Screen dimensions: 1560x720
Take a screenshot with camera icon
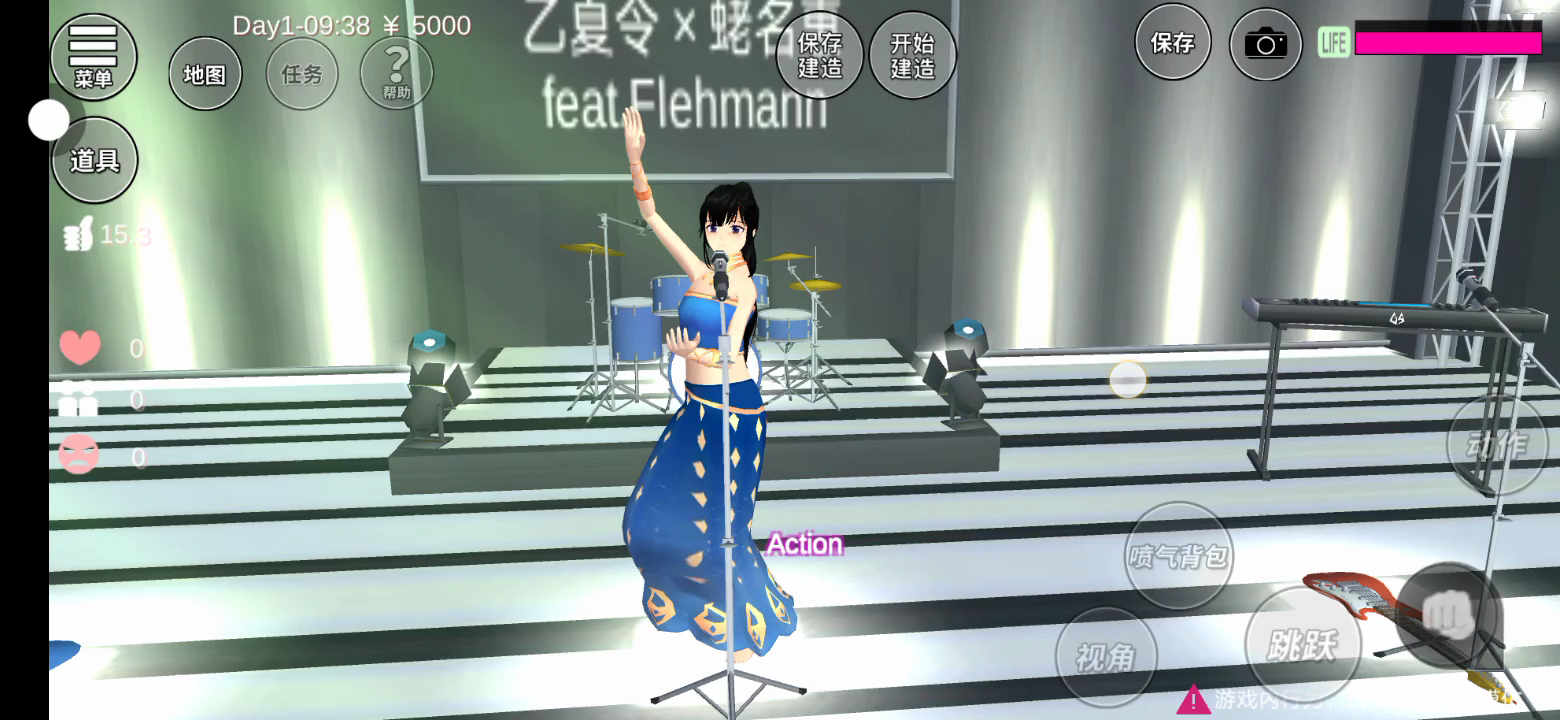pyautogui.click(x=1265, y=44)
